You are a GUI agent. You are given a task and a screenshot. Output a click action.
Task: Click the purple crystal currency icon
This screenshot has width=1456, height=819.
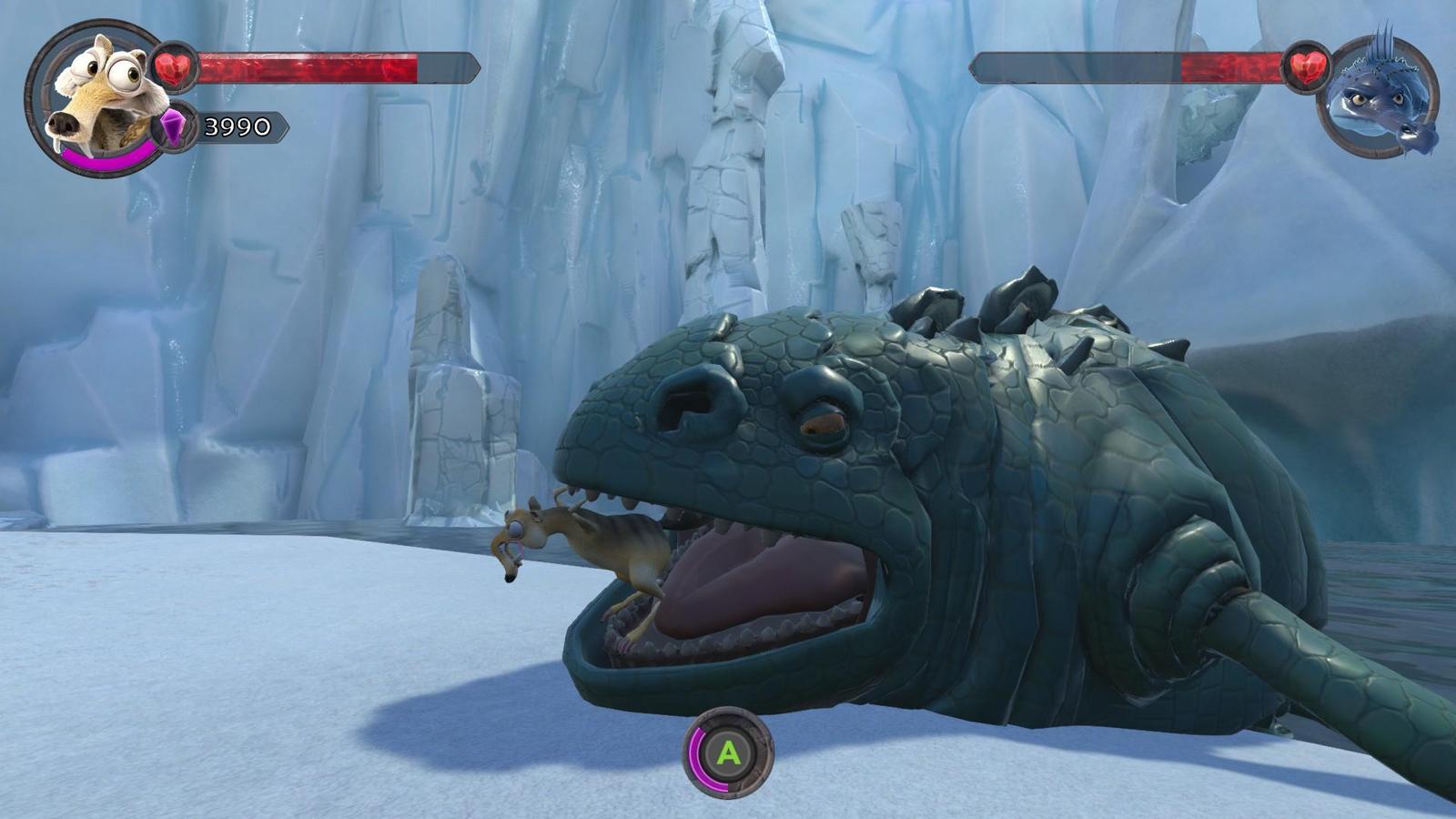click(173, 126)
